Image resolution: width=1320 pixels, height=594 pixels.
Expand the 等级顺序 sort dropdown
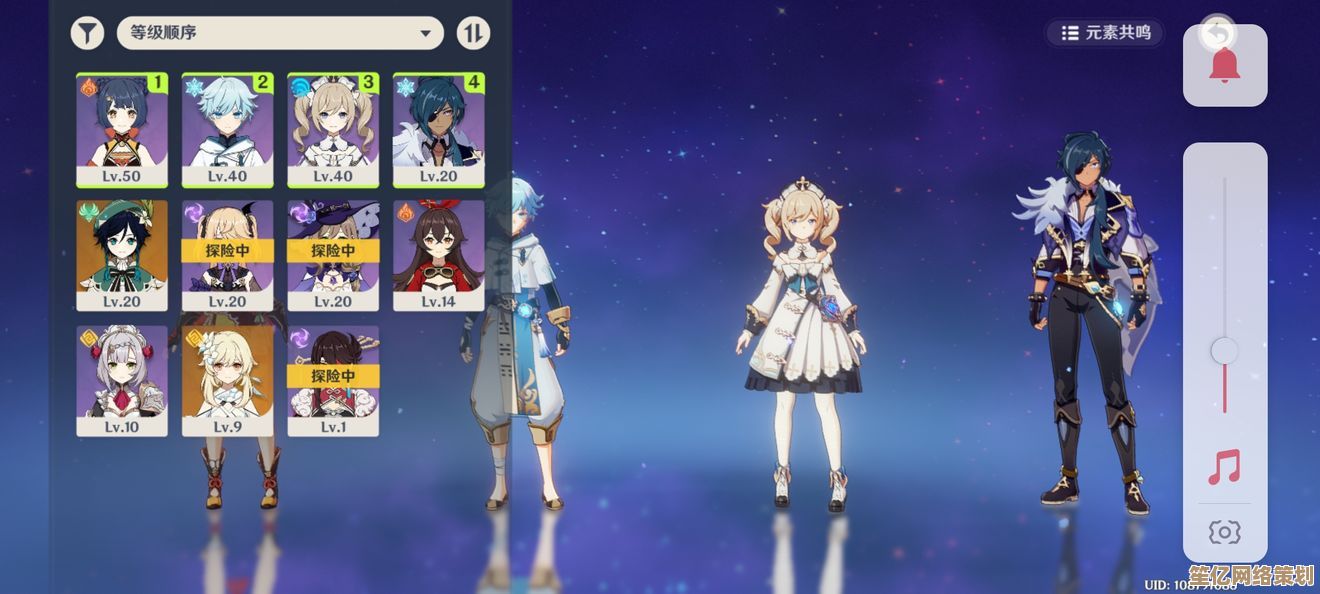click(x=280, y=33)
